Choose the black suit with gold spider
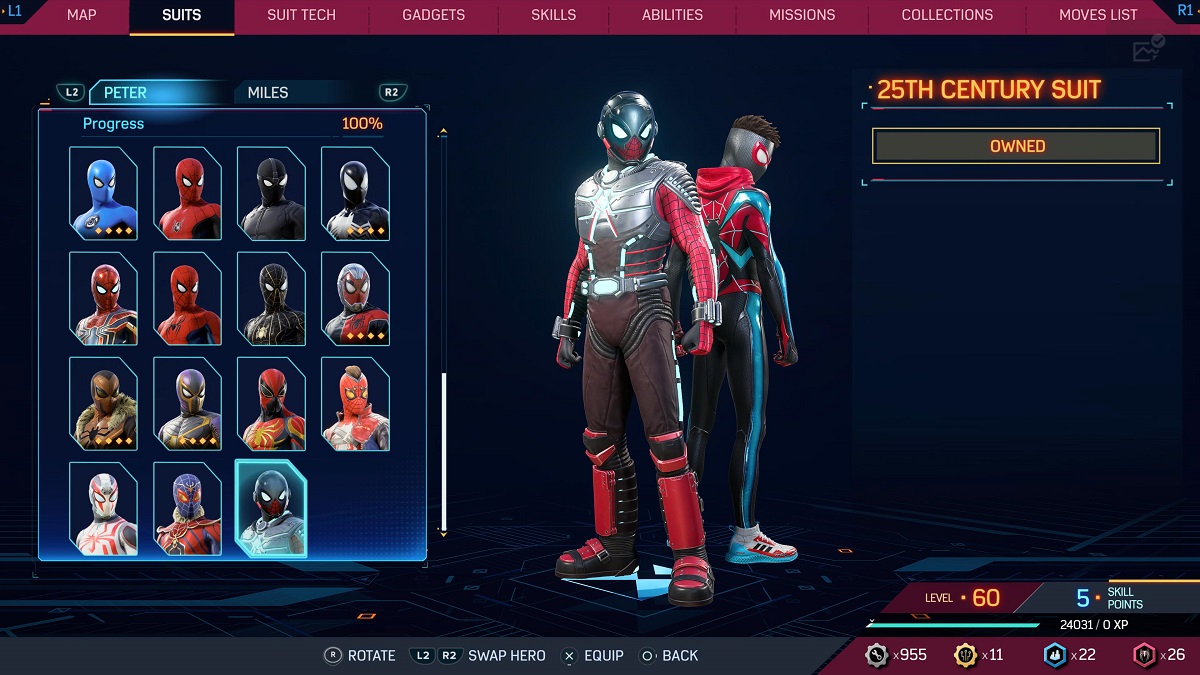 [x=272, y=298]
